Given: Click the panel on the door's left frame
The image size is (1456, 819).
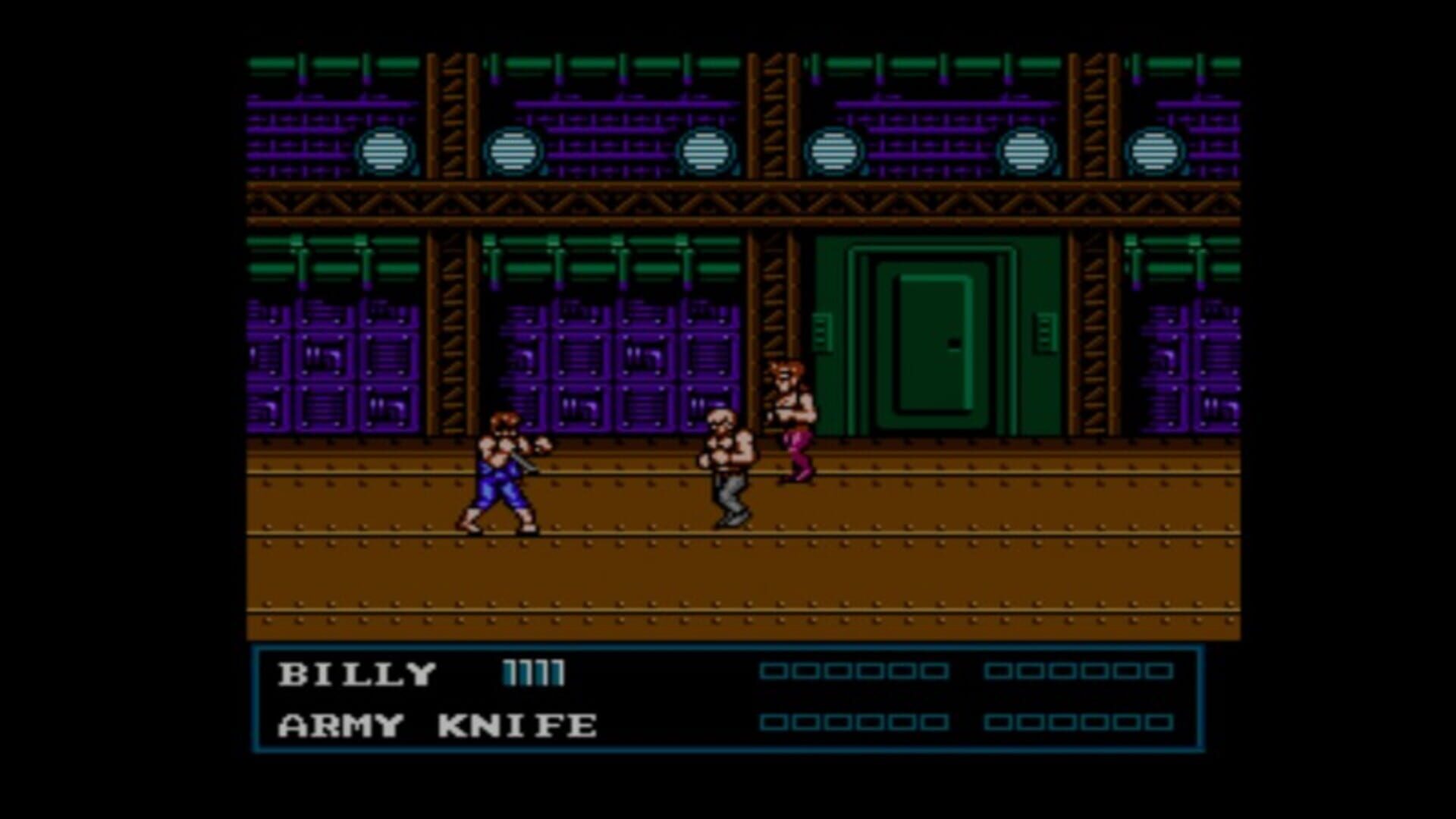Looking at the screenshot, I should click(x=823, y=331).
